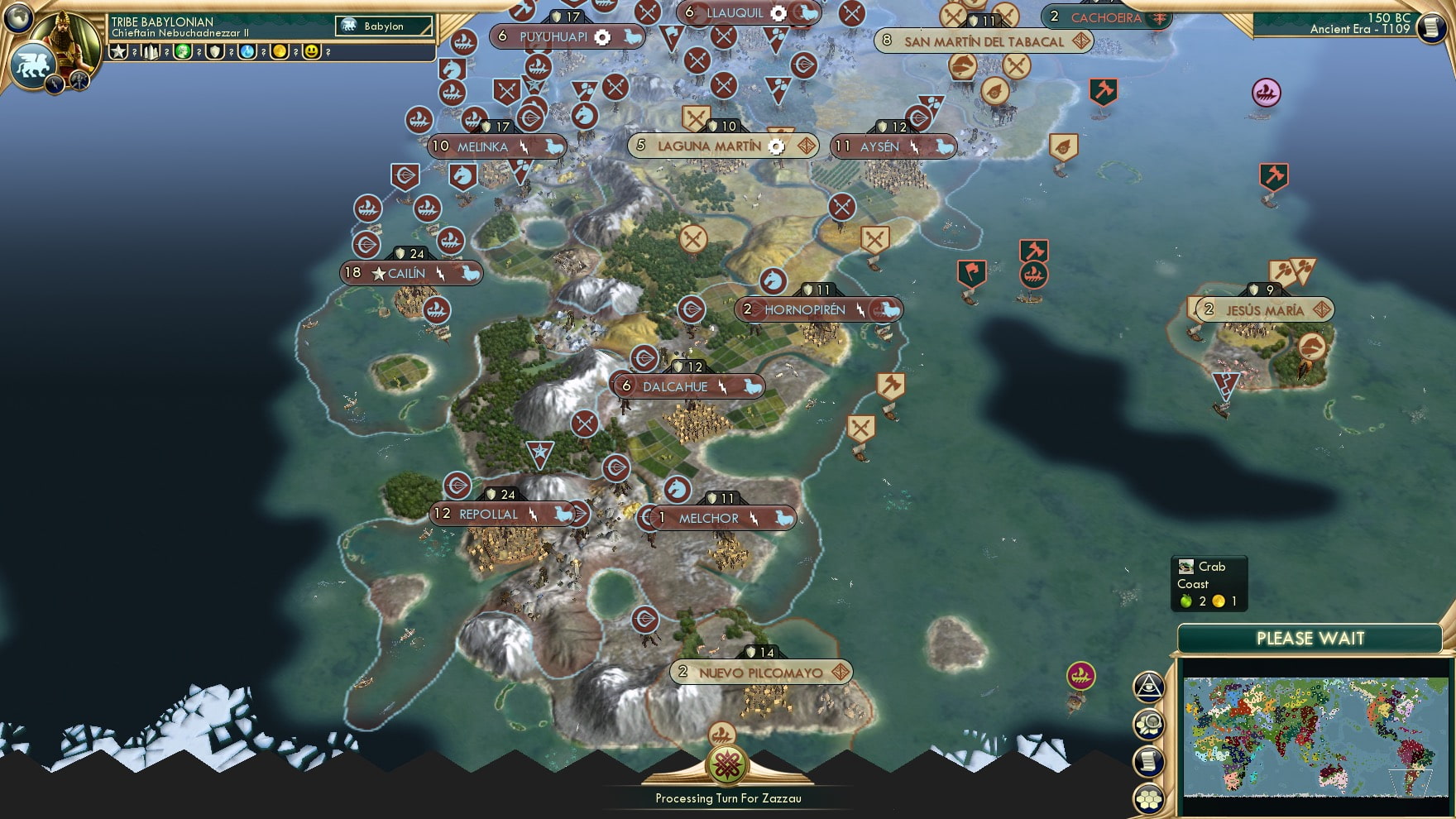
Task: Open the Babylon civilization dropdown
Action: 384,26
